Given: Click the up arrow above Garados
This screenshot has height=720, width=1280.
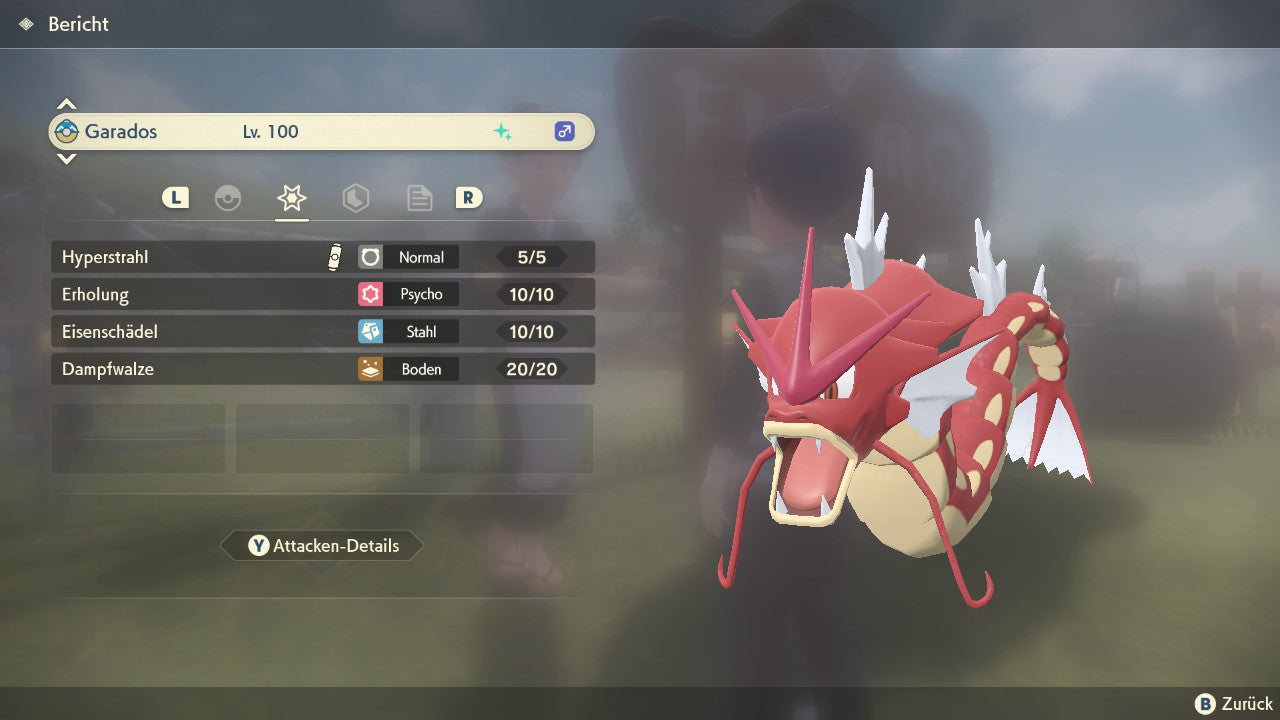Looking at the screenshot, I should click(66, 104).
